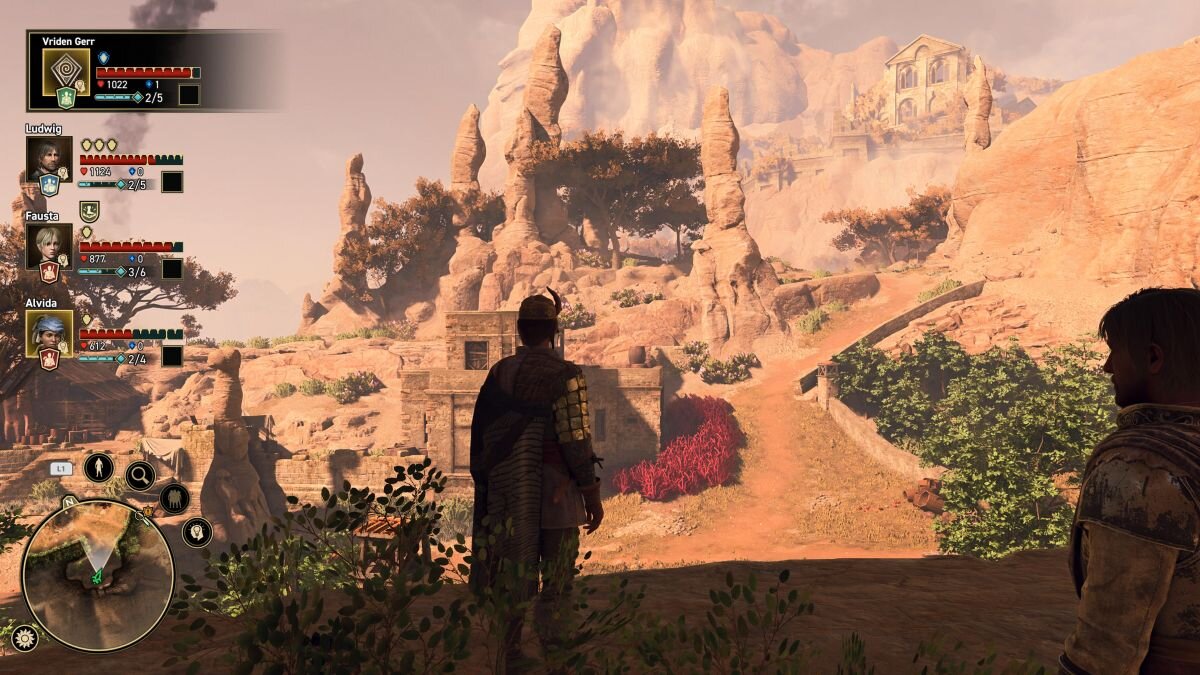Activate the magnifying glass search icon
This screenshot has height=675, width=1200.
pos(140,476)
